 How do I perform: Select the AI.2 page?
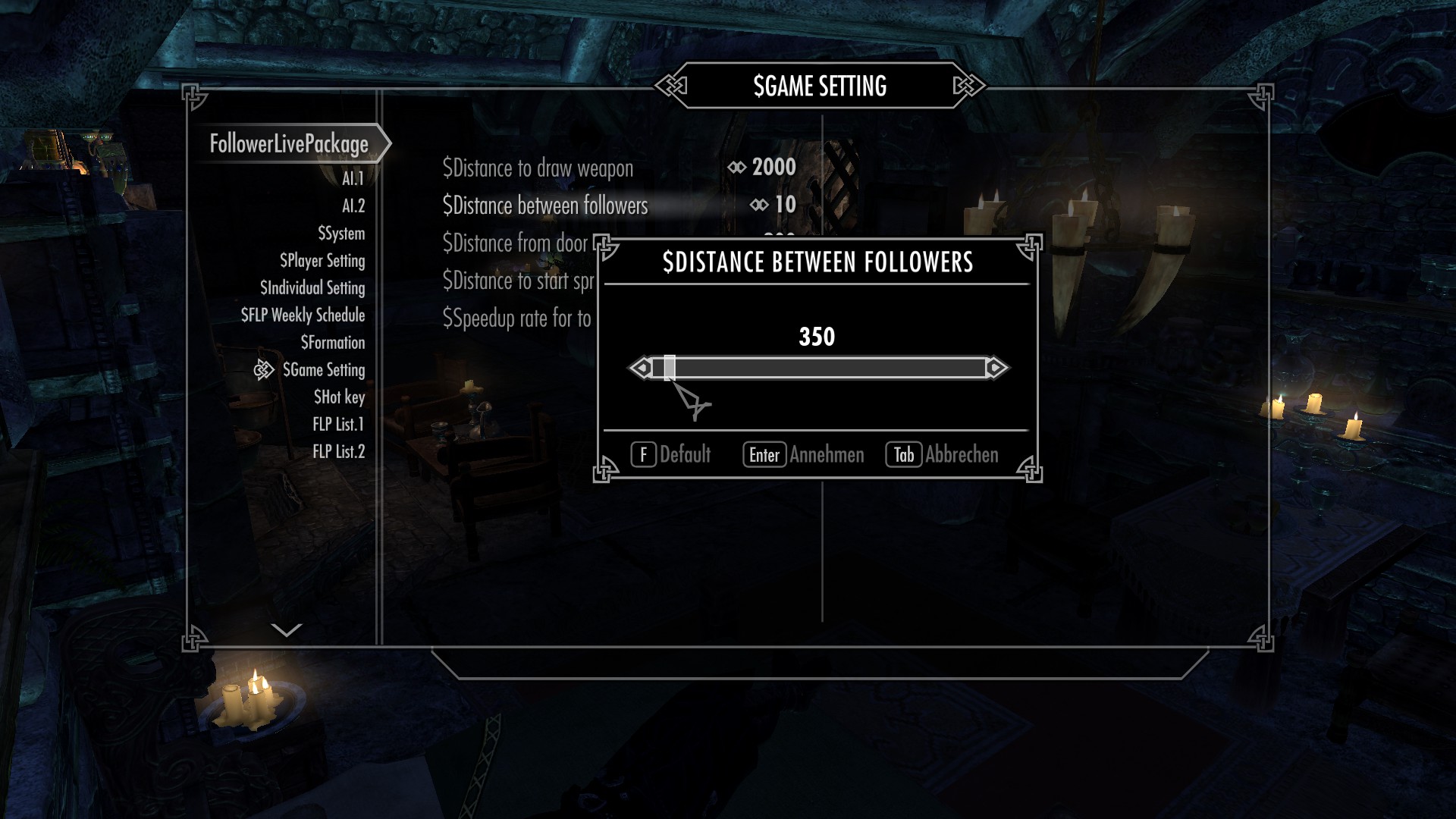pyautogui.click(x=353, y=206)
